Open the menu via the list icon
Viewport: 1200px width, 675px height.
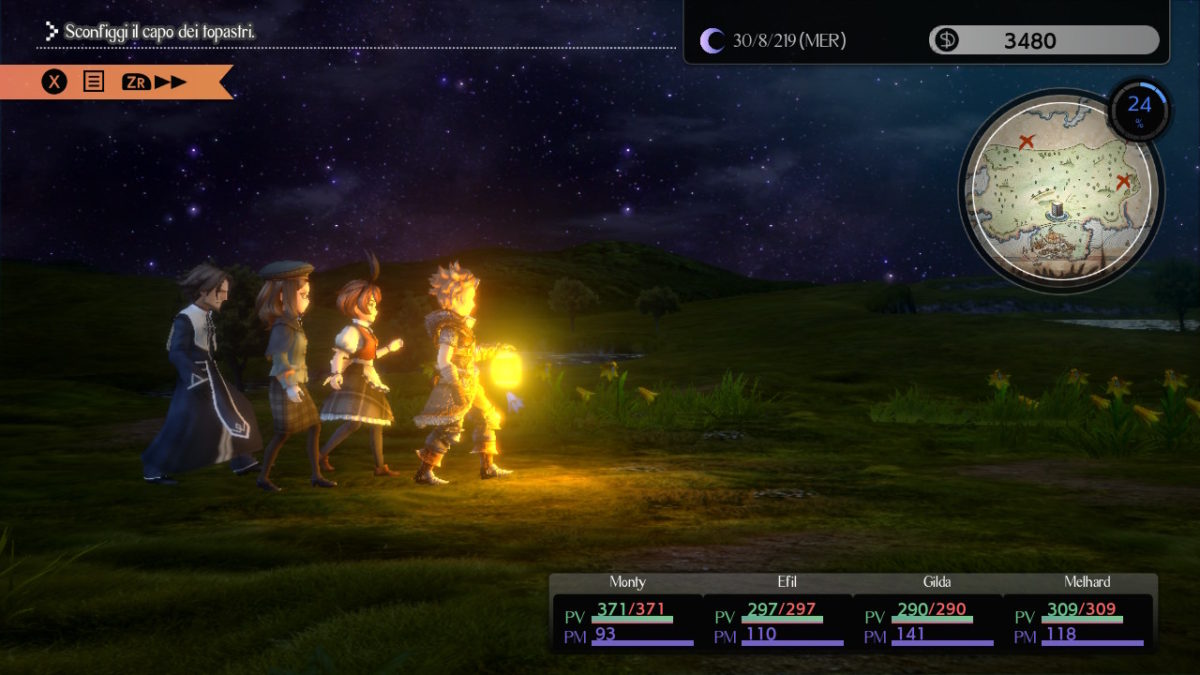pyautogui.click(x=93, y=82)
